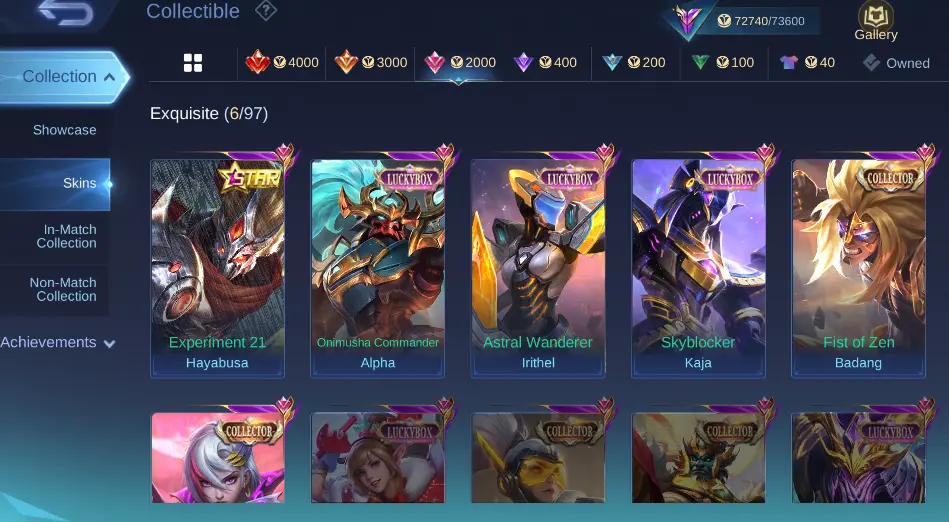
Task: View Irithel's Astral Wanderer skin card
Action: click(x=538, y=268)
